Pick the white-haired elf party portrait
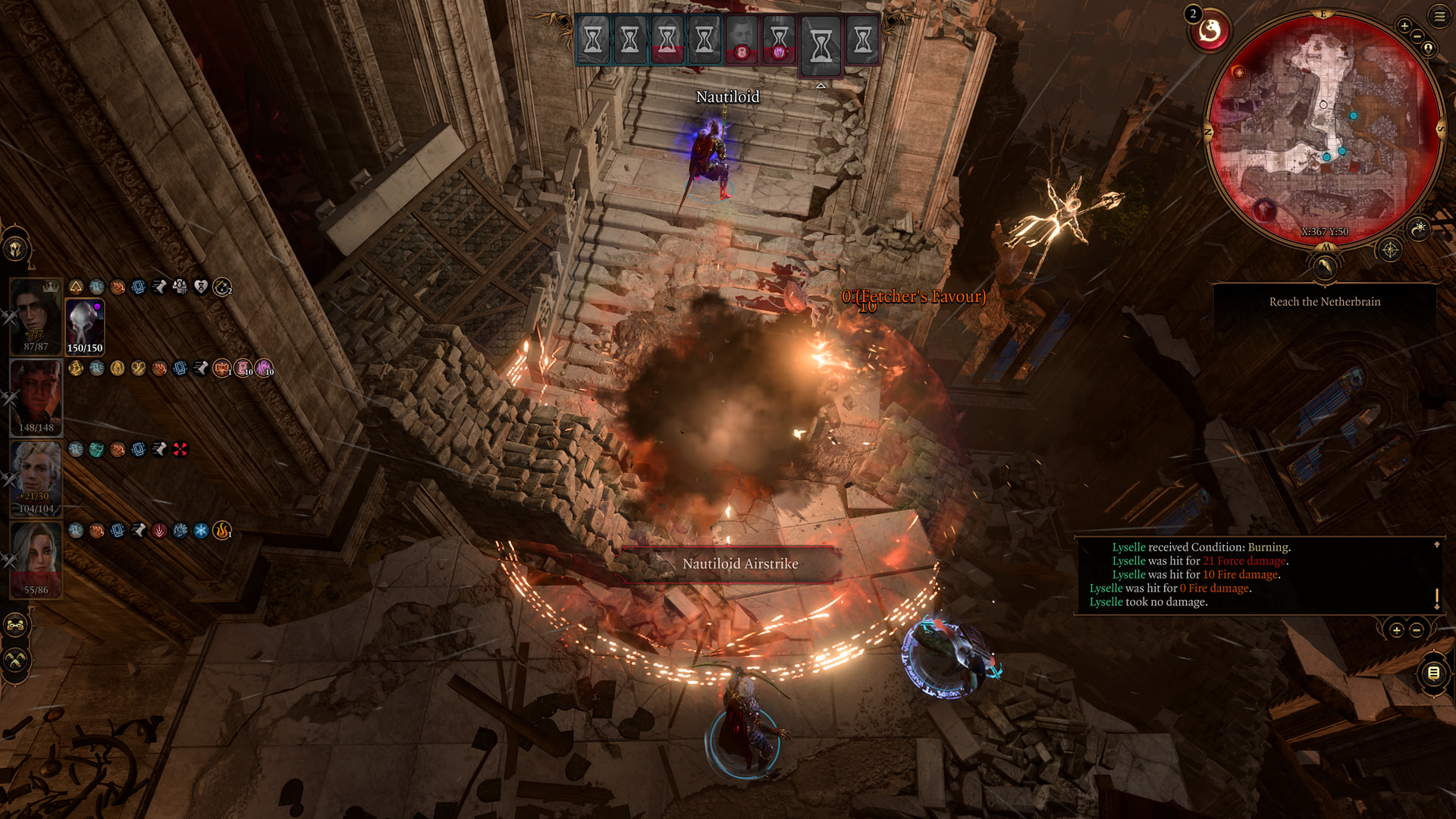 [36, 479]
